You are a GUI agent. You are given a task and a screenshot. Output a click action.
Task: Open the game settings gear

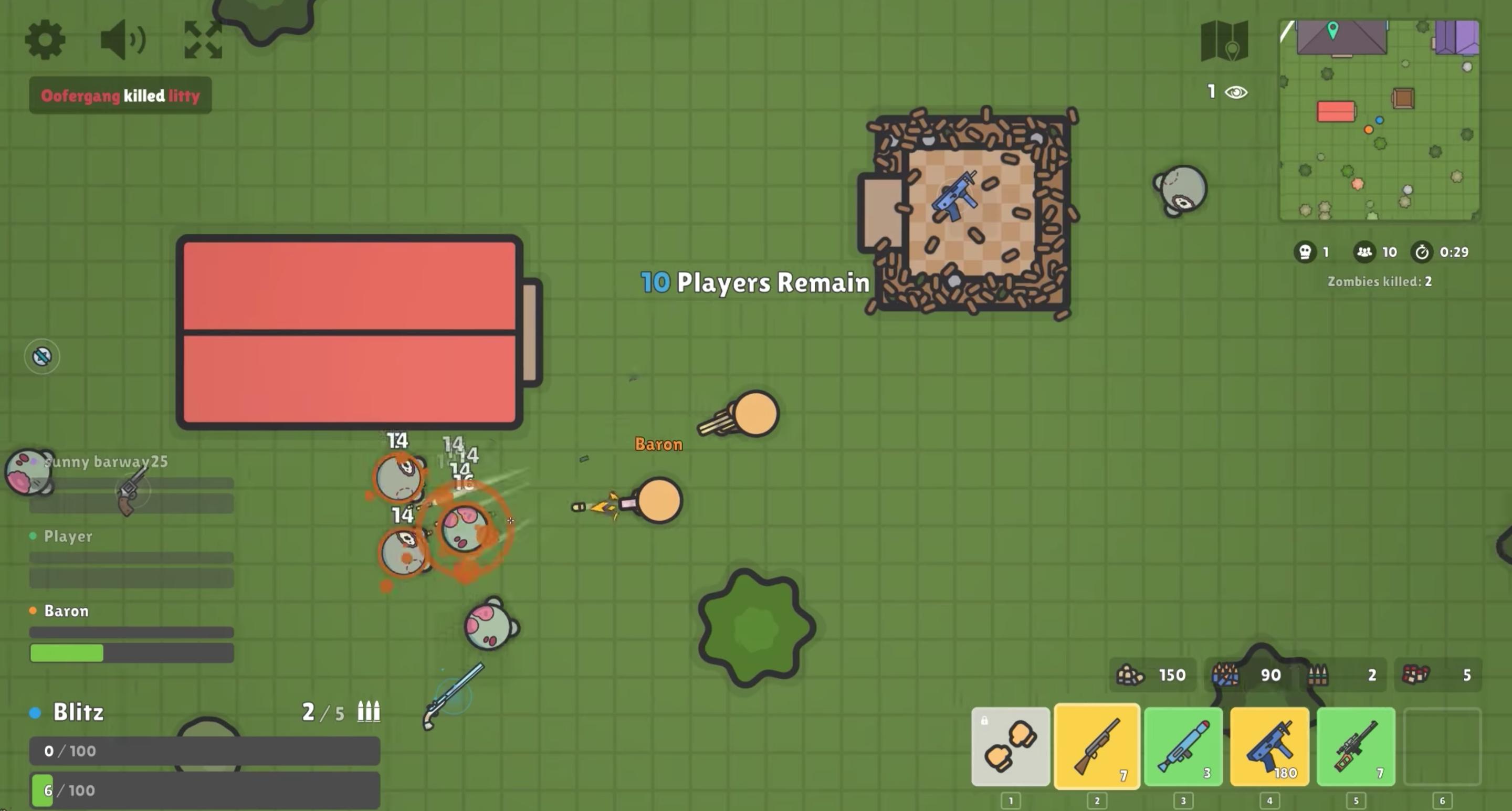(x=44, y=40)
